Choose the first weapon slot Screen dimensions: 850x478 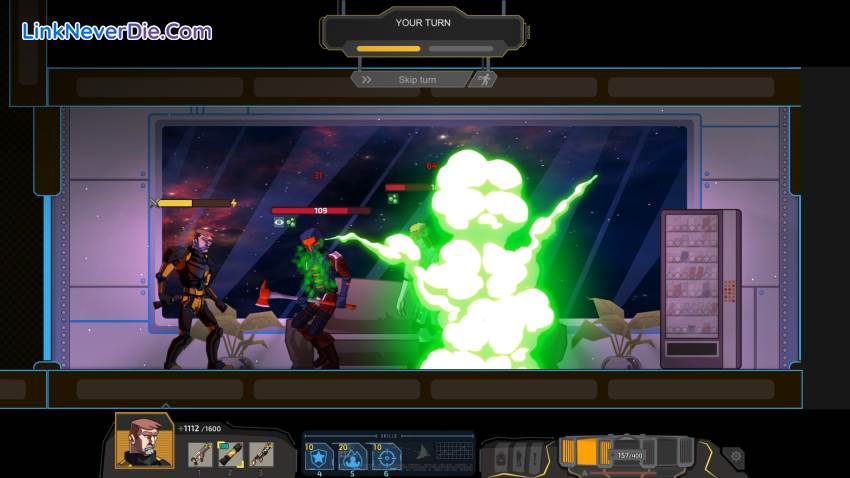point(199,455)
